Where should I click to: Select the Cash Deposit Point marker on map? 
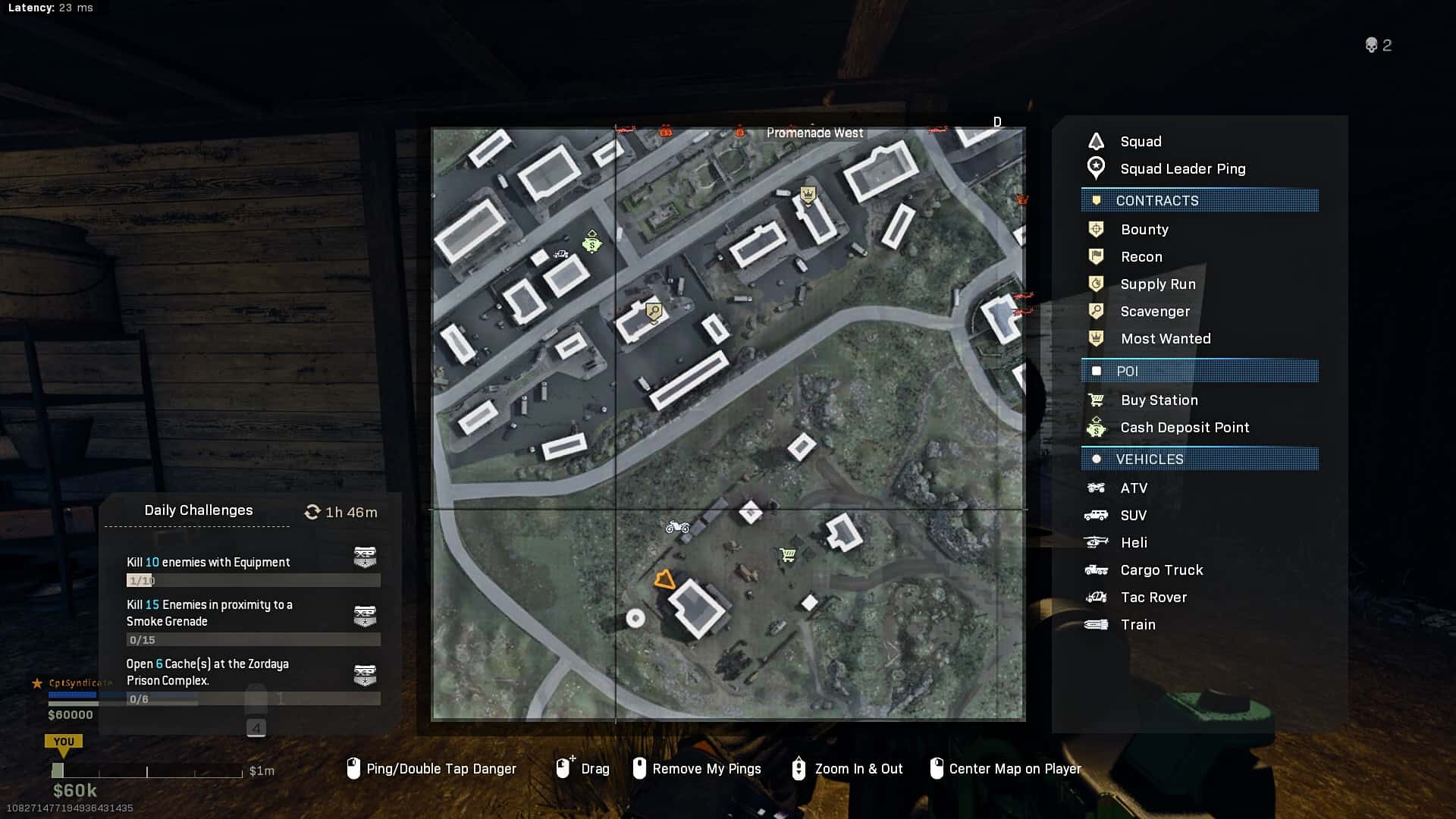591,243
